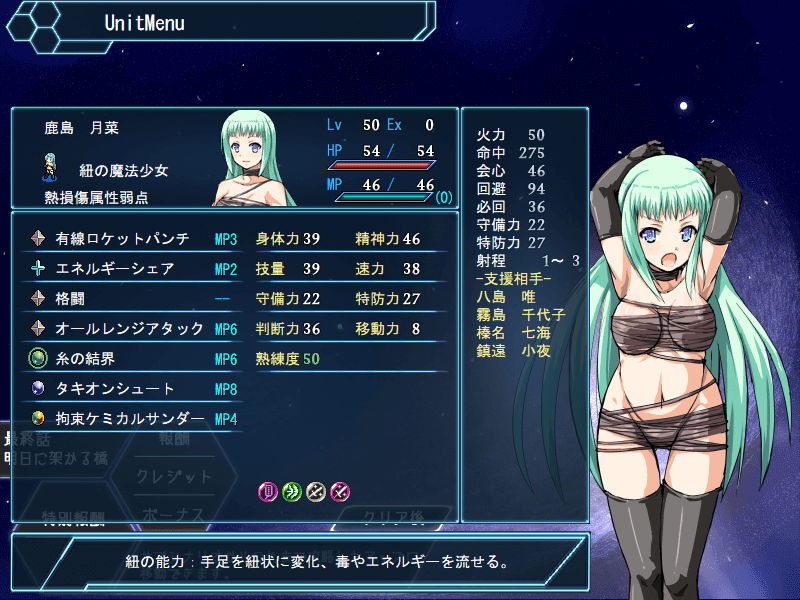
Task: Click the green arrow status icon
Action: (292, 491)
